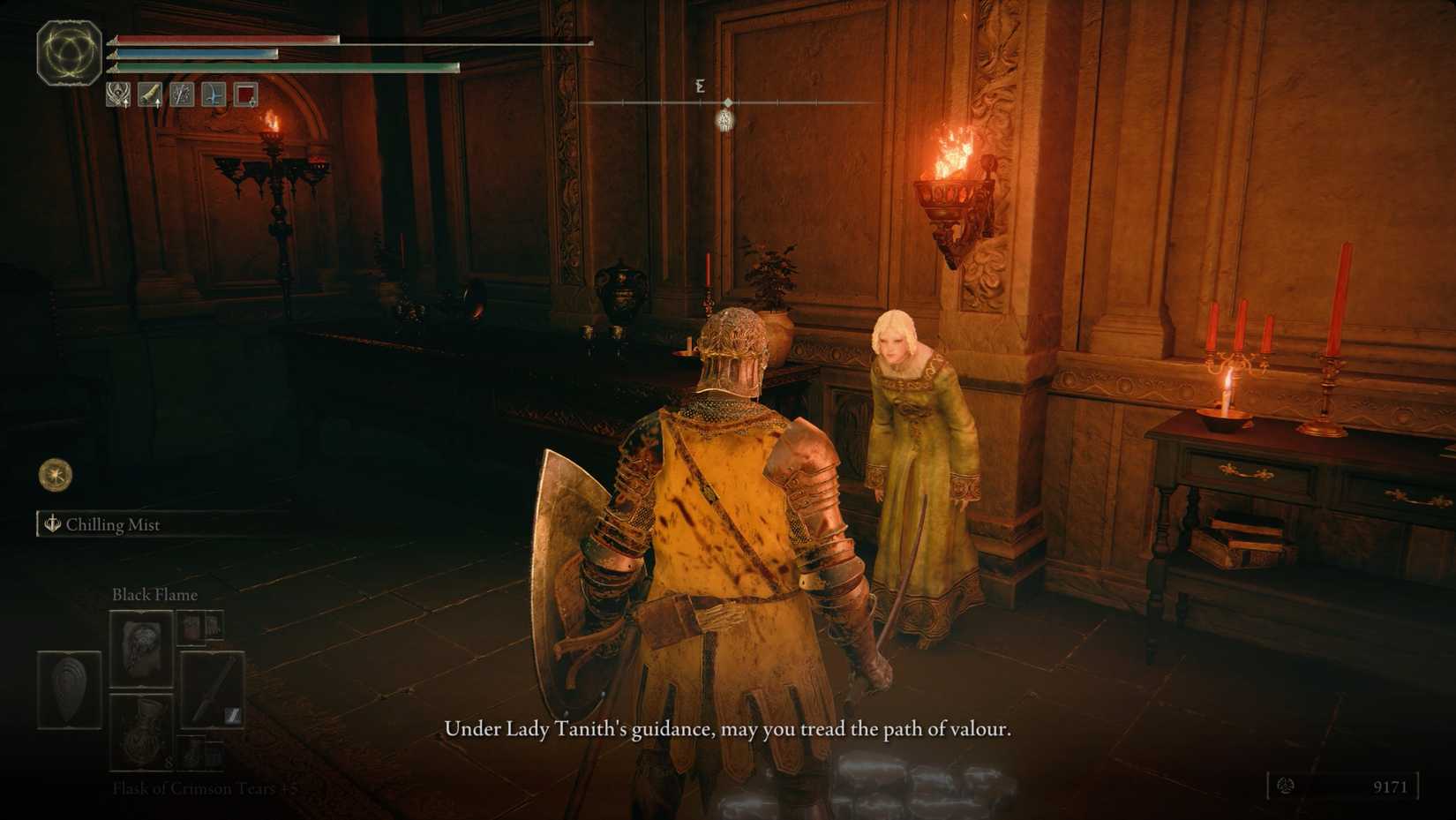Select the golden medallion effect icon
1456x820 pixels.
pos(54,475)
